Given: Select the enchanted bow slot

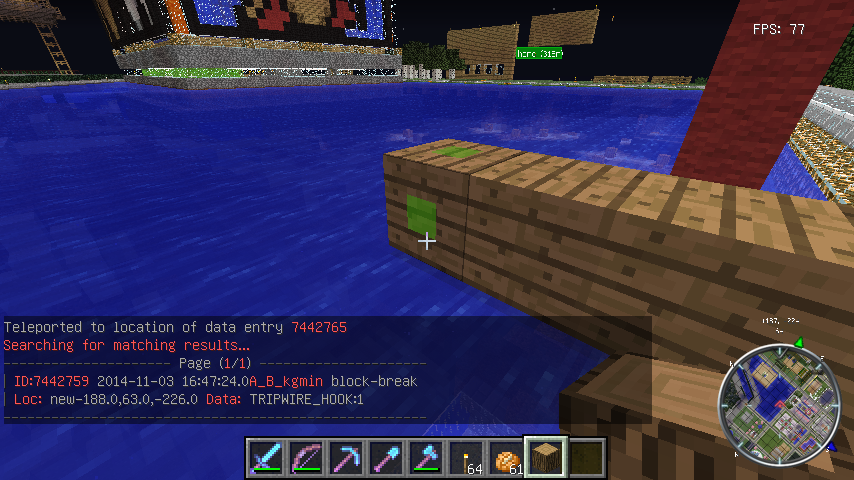Looking at the screenshot, I should tap(305, 457).
